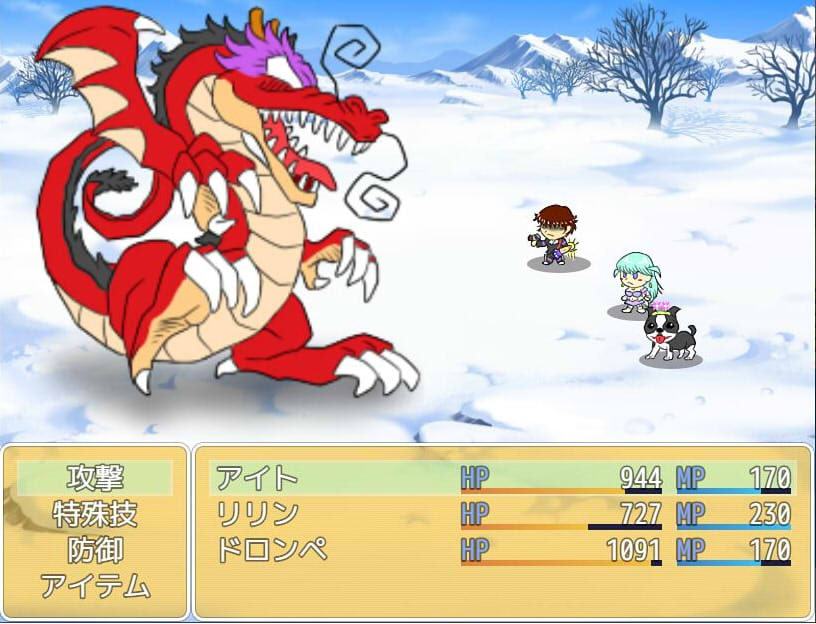Select party member リリン's status row
Viewport: 816px width, 624px height.
point(502,514)
